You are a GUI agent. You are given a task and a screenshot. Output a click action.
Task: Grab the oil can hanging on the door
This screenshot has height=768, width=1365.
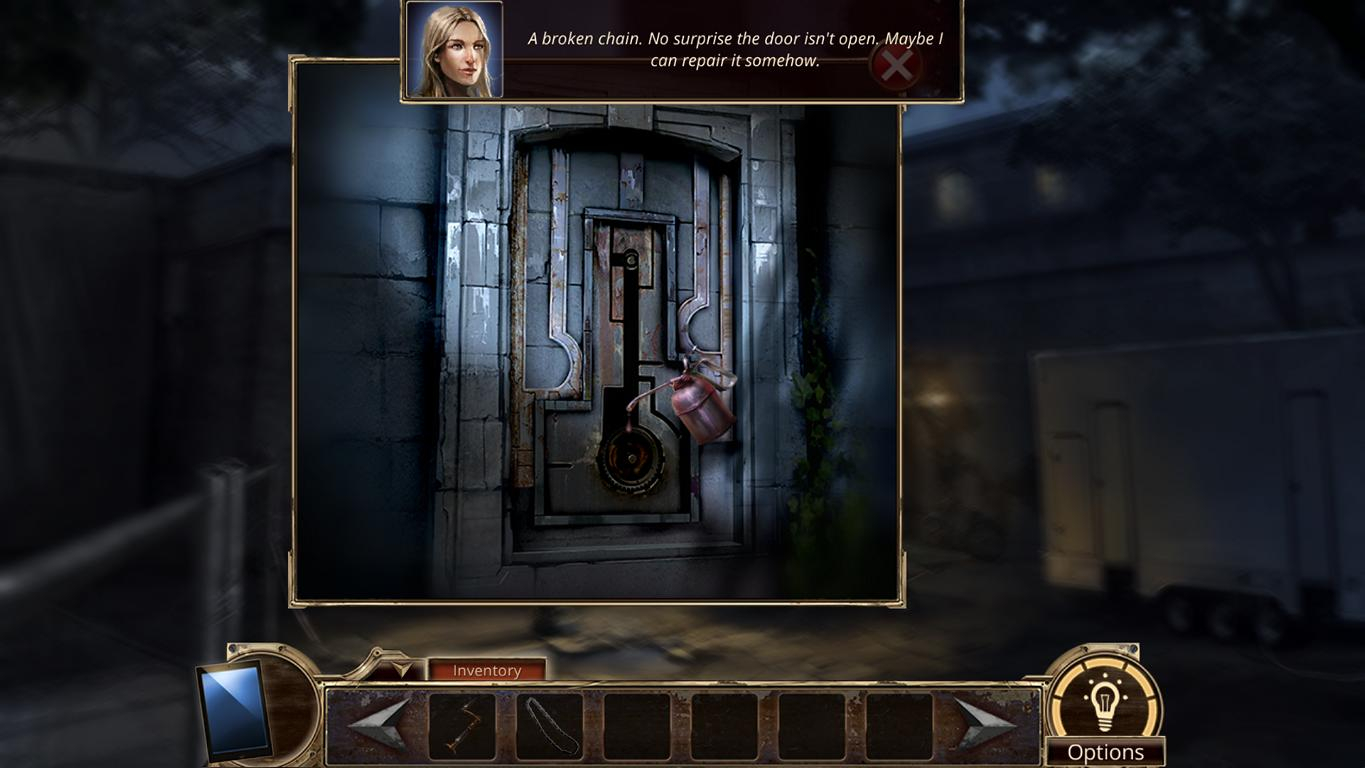698,407
